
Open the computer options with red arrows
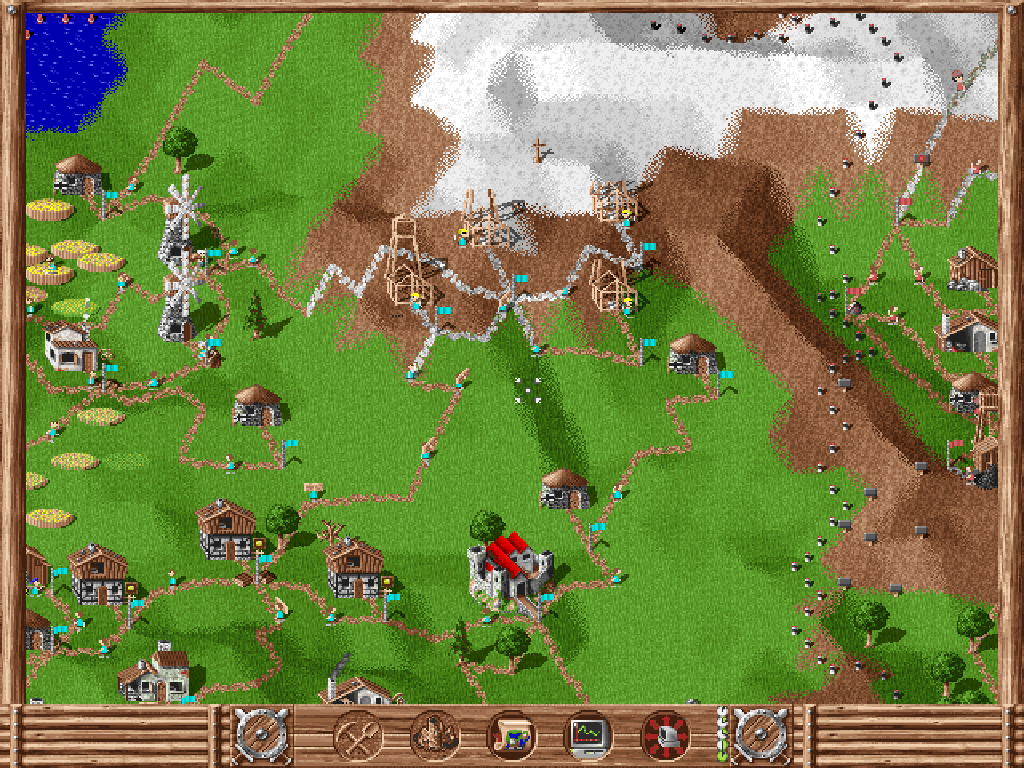click(x=665, y=736)
